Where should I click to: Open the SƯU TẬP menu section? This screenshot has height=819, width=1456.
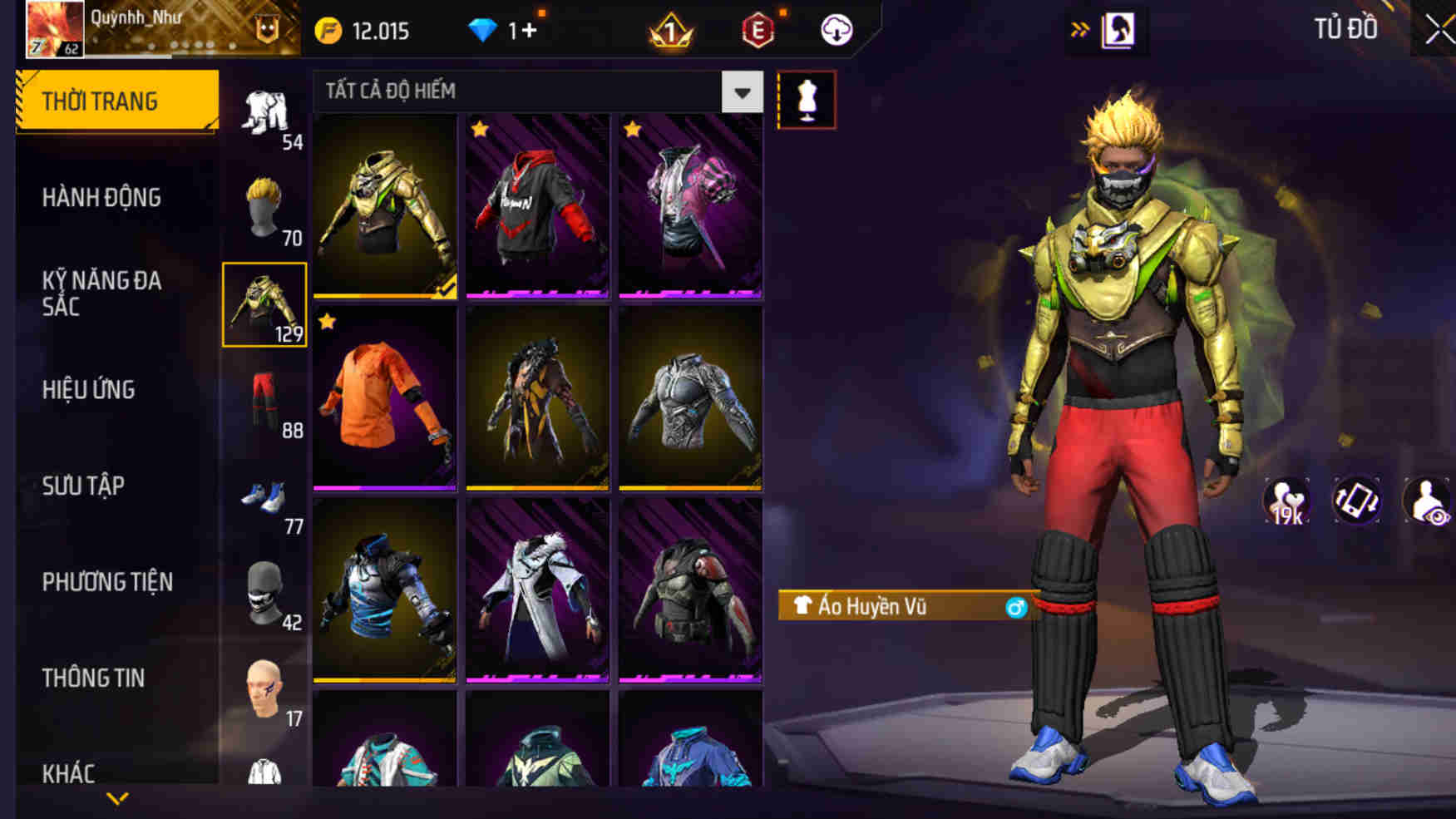click(83, 486)
